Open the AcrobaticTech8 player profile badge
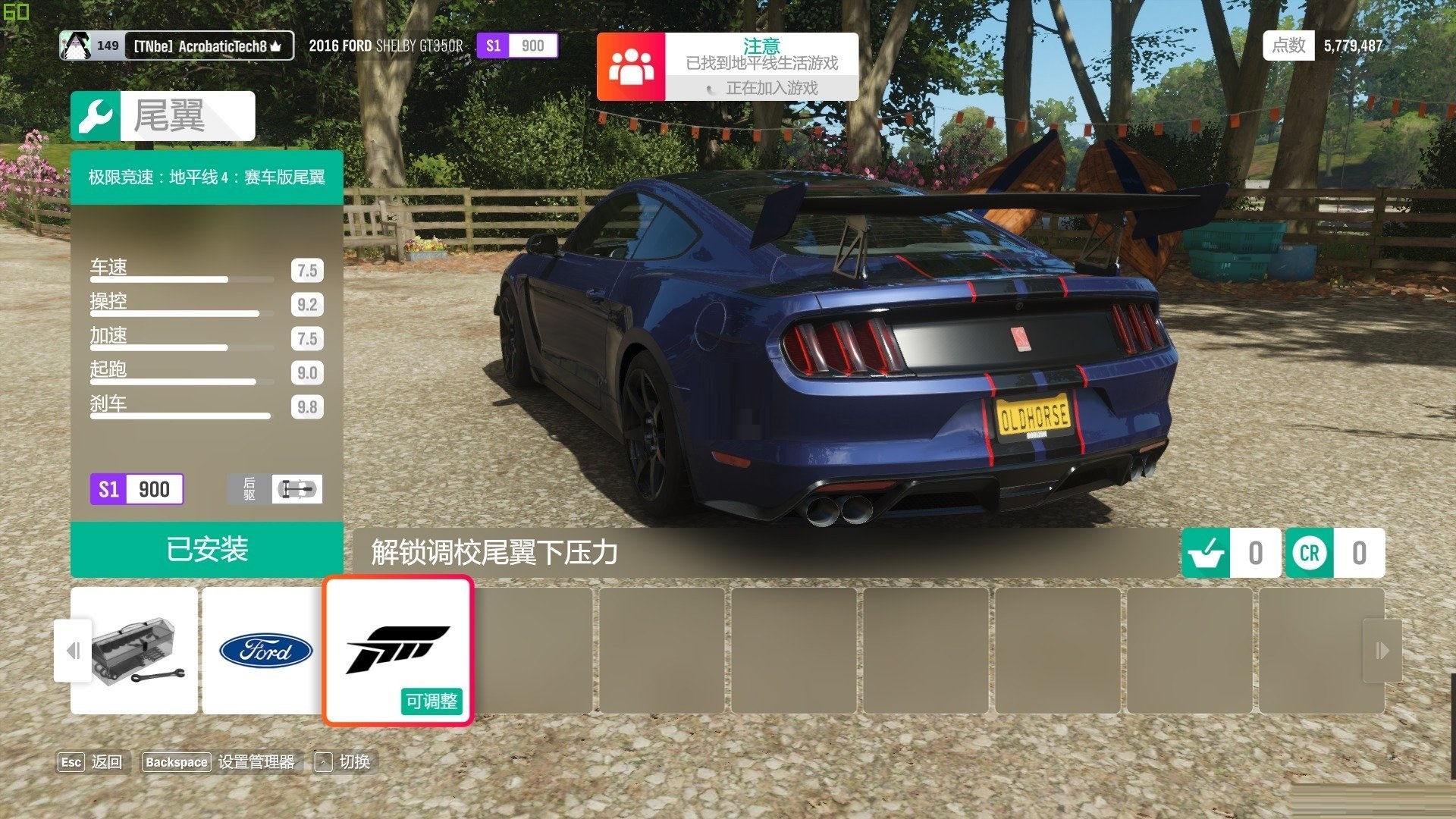This screenshot has height=819, width=1456. pos(177,46)
